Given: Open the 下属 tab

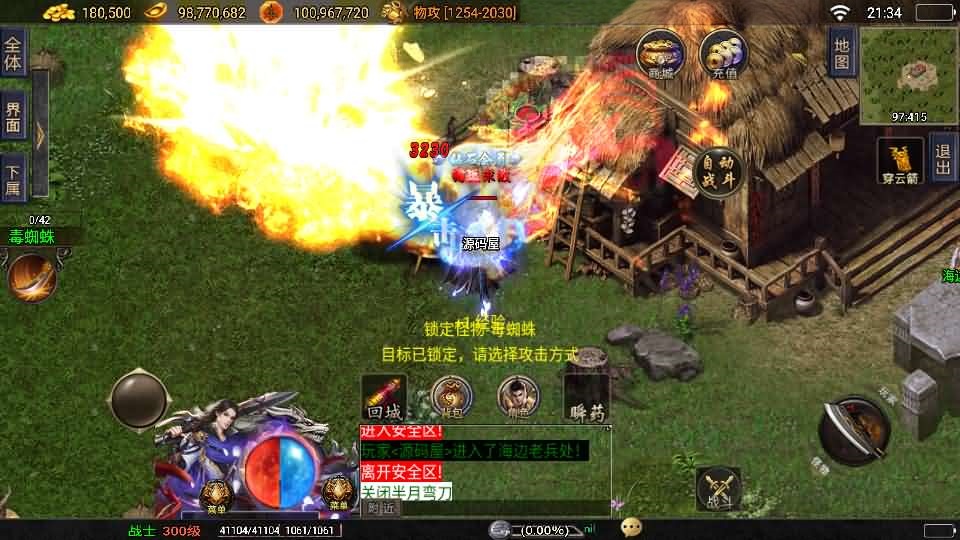Looking at the screenshot, I should 13,181.
